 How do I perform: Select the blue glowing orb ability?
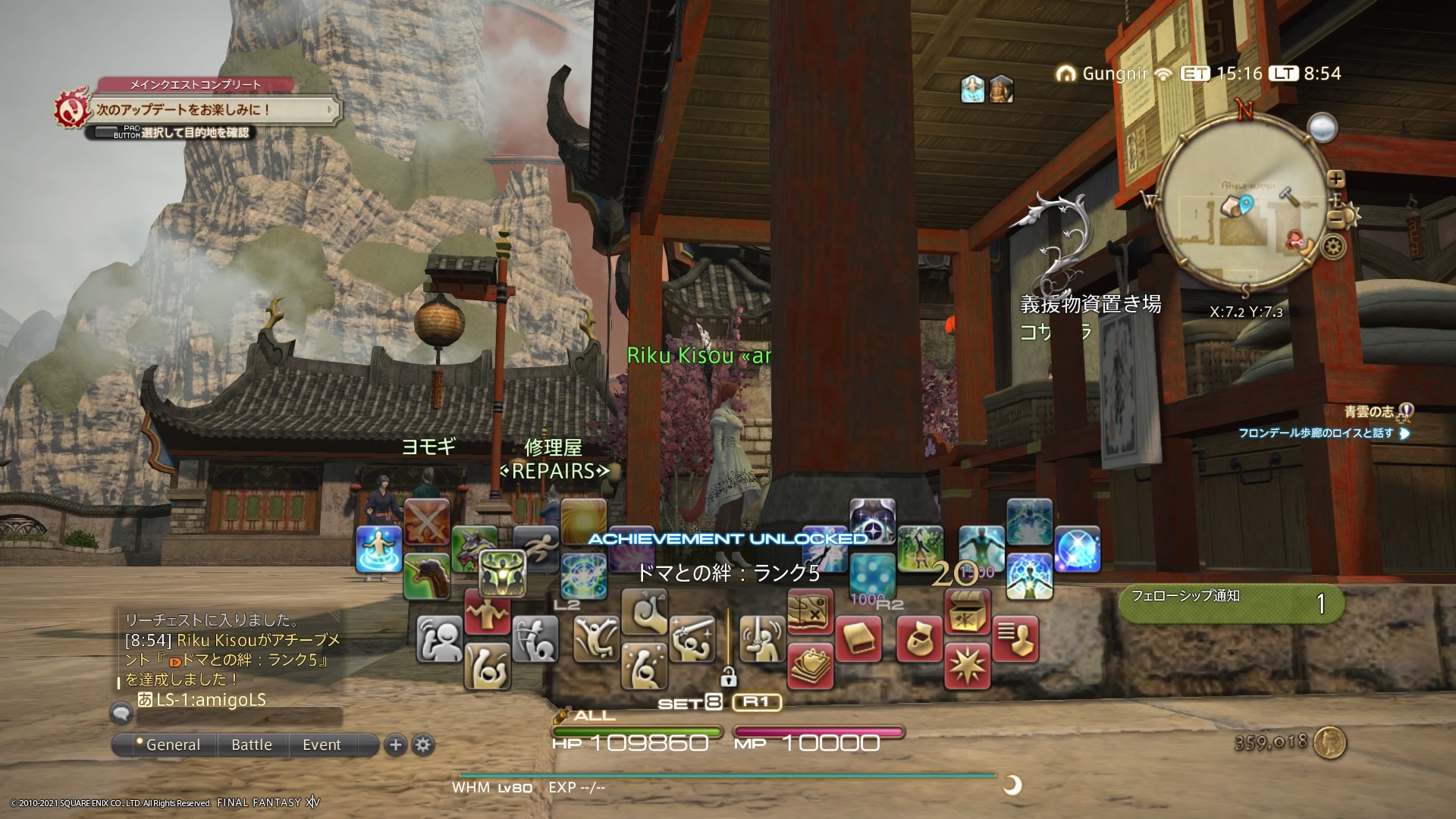pos(1077,548)
